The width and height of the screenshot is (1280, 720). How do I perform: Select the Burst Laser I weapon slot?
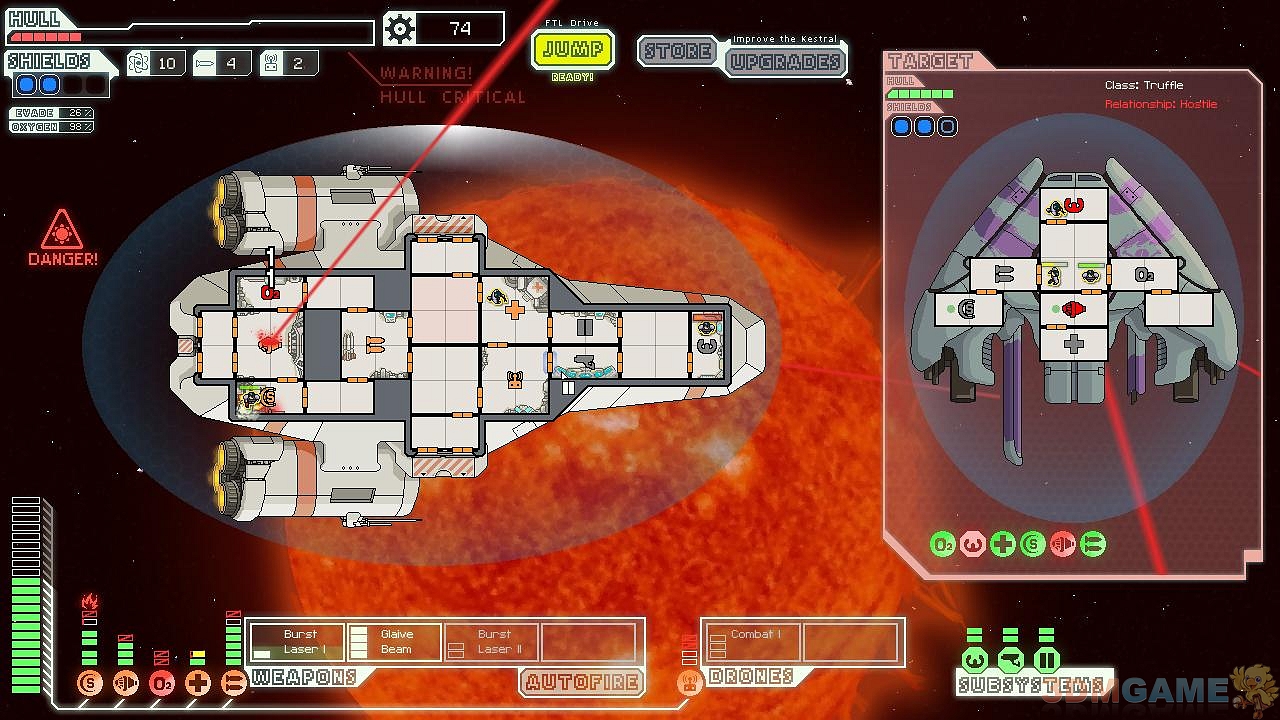(x=297, y=642)
